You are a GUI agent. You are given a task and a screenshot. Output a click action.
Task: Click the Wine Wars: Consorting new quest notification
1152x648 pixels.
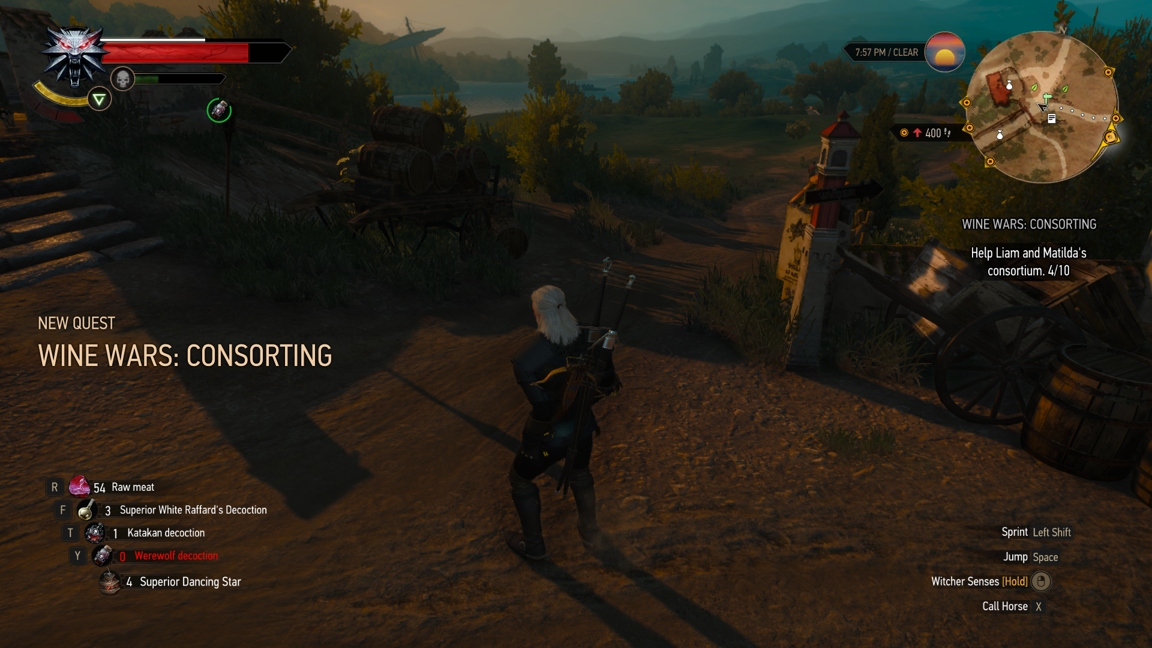click(185, 355)
